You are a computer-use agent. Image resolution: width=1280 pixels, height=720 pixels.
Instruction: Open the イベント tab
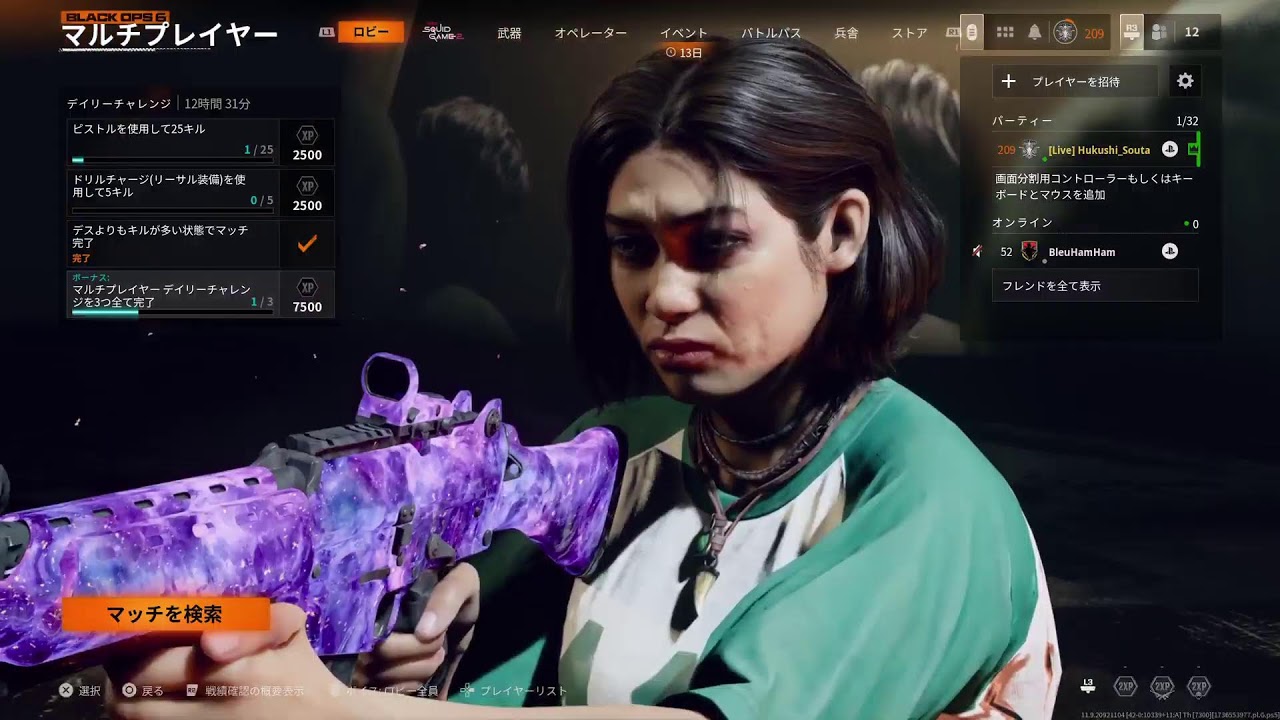coord(684,33)
